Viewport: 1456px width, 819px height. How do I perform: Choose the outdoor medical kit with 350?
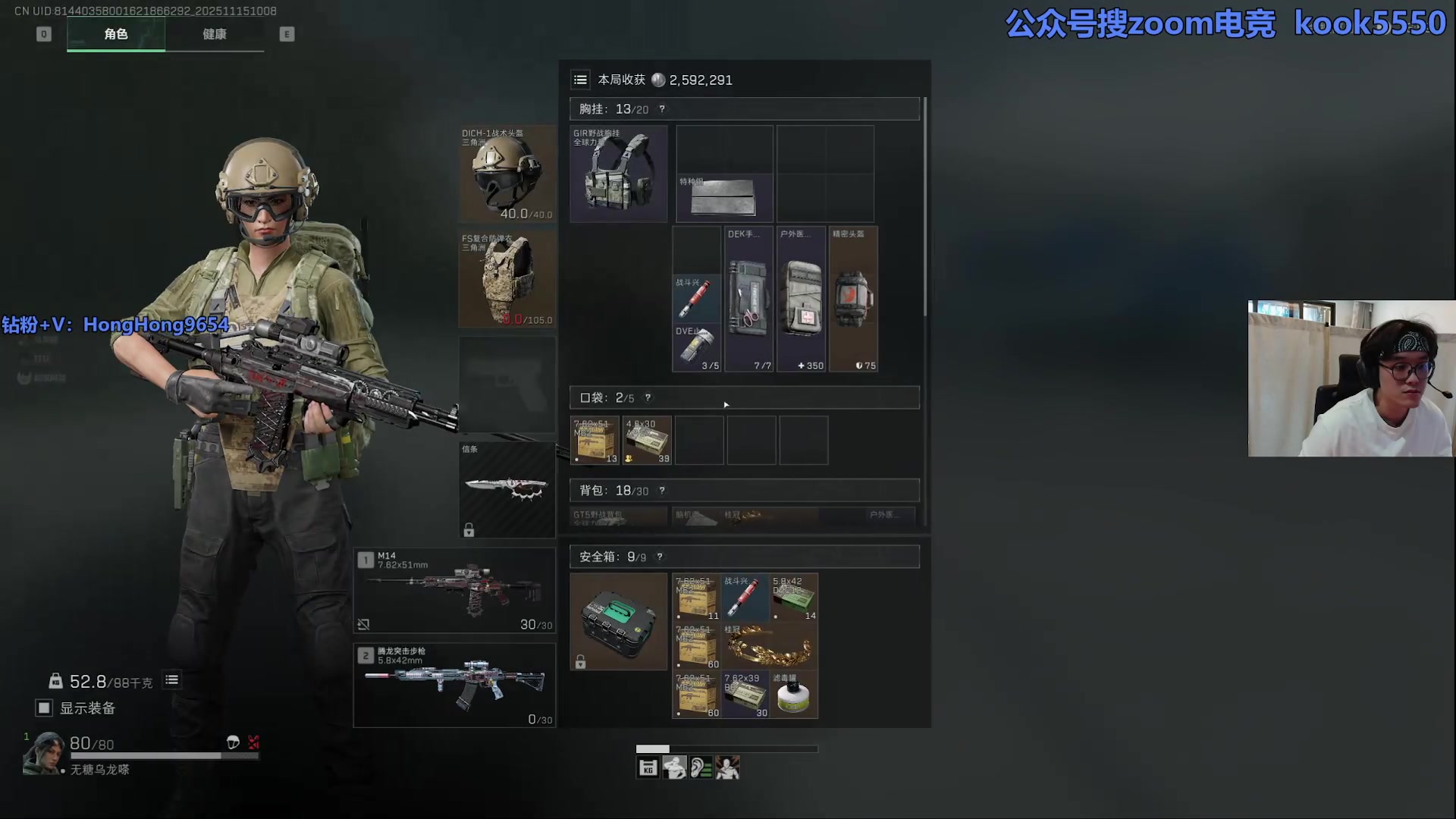point(801,299)
